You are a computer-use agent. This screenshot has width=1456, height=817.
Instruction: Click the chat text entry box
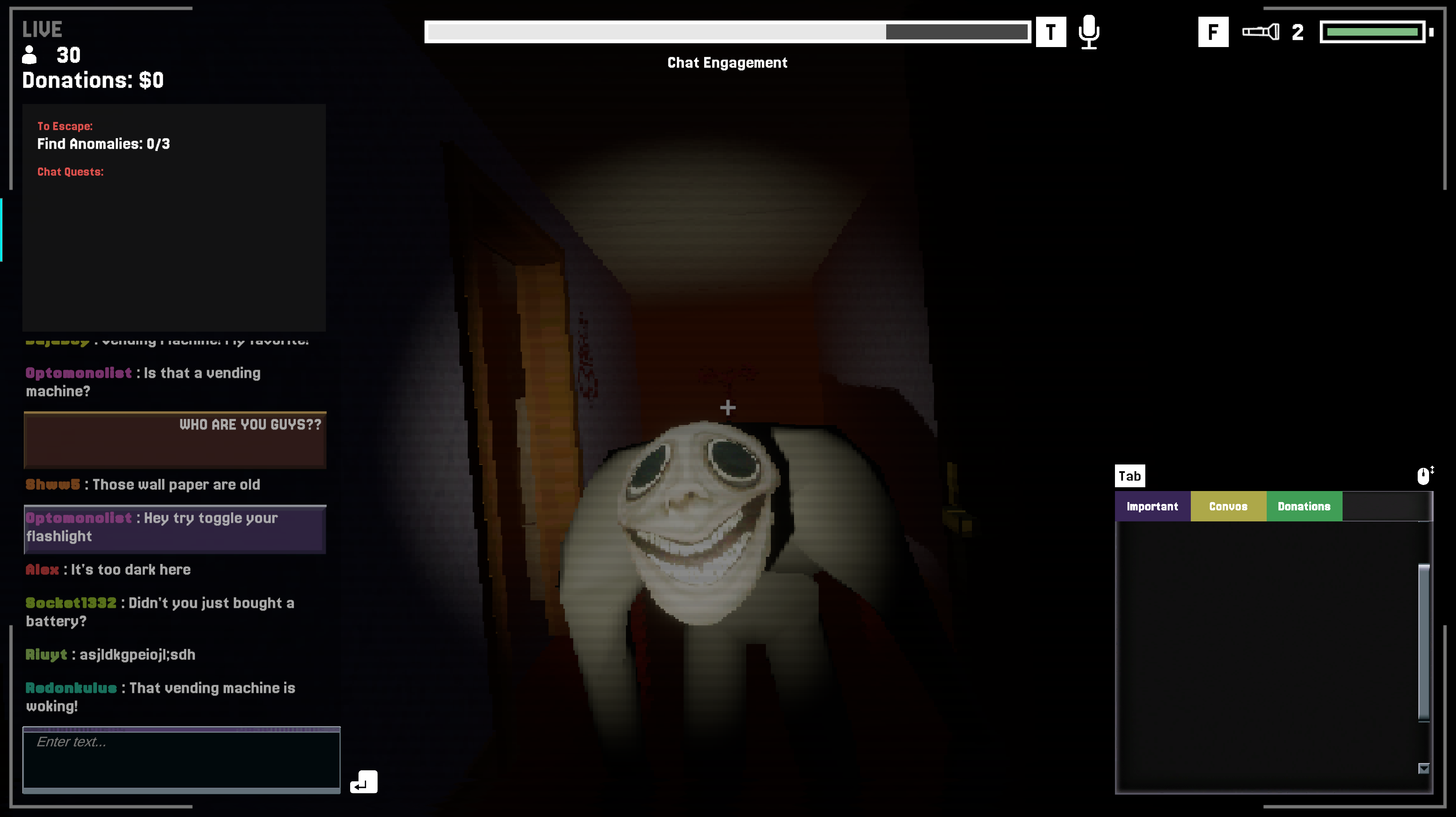181,758
